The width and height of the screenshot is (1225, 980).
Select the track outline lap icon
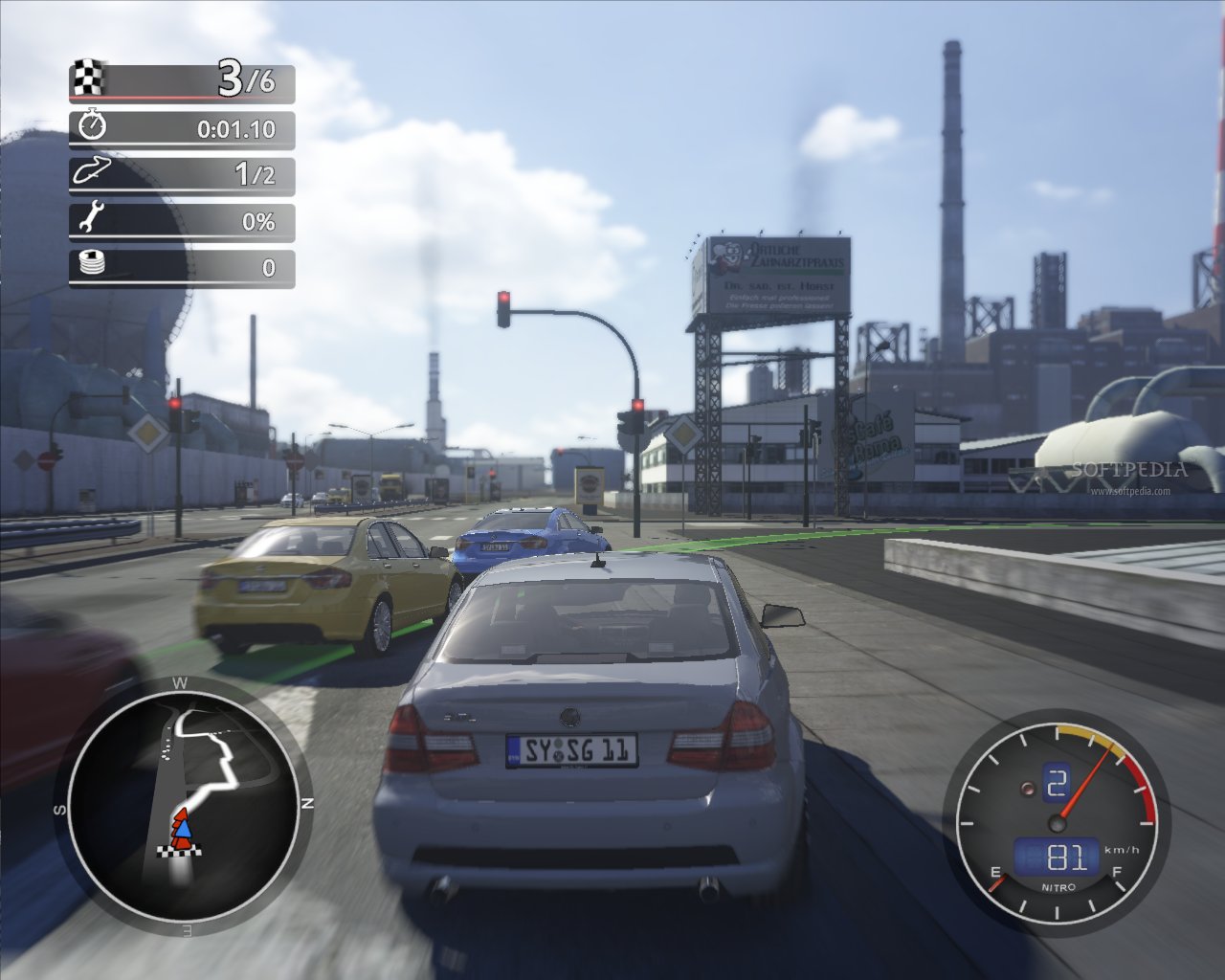92,173
